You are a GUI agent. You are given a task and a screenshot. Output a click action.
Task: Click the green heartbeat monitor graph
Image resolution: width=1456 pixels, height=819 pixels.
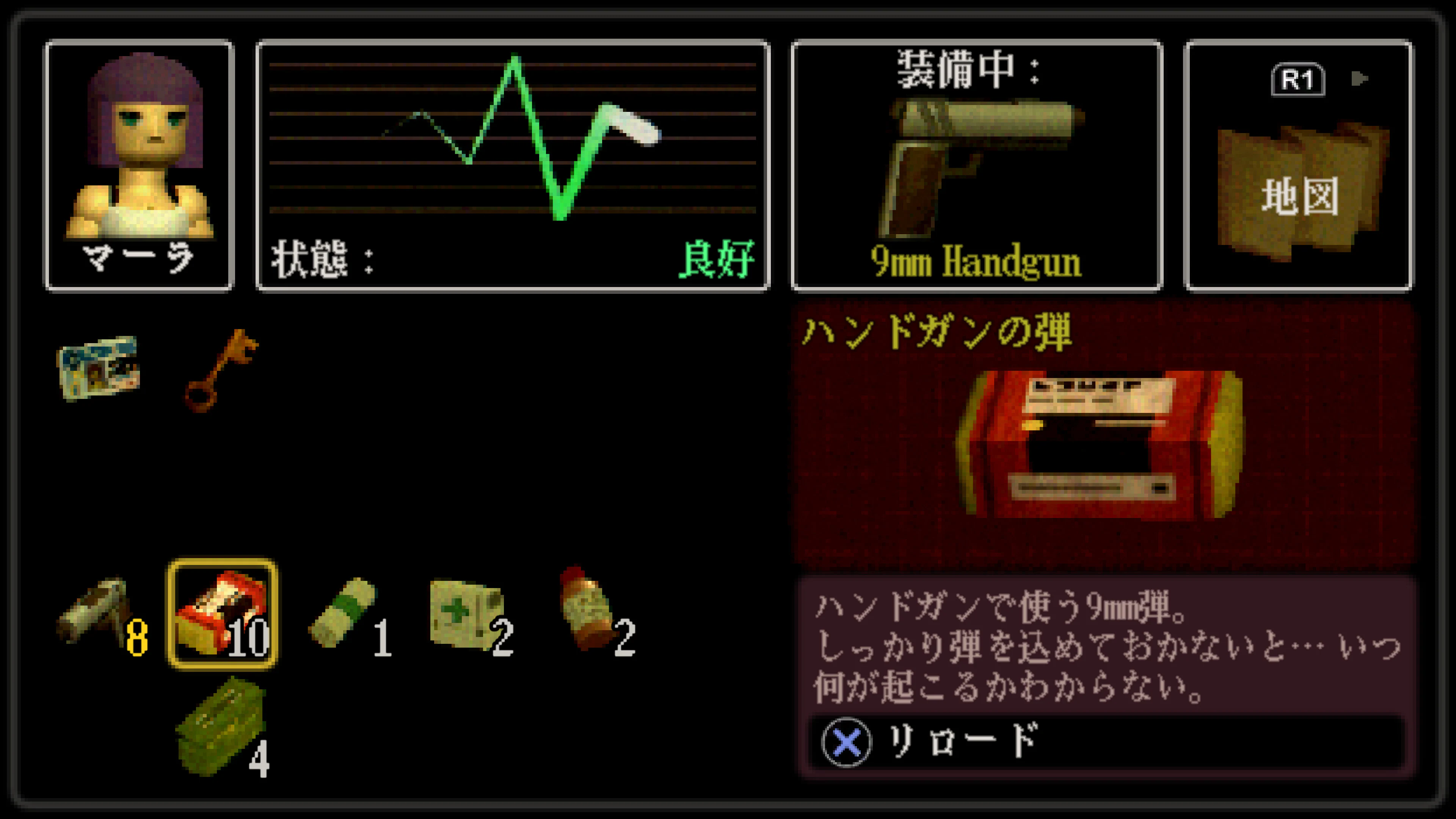(x=515, y=141)
